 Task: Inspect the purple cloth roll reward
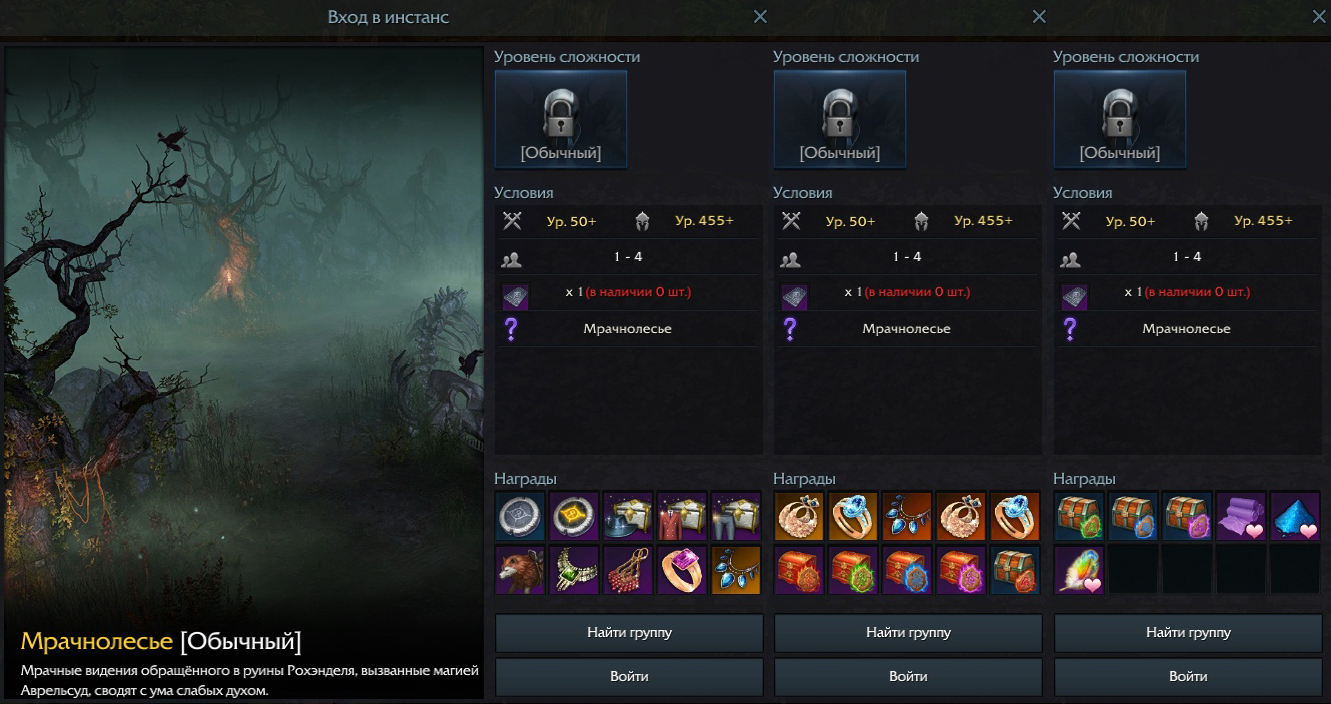(x=1241, y=516)
